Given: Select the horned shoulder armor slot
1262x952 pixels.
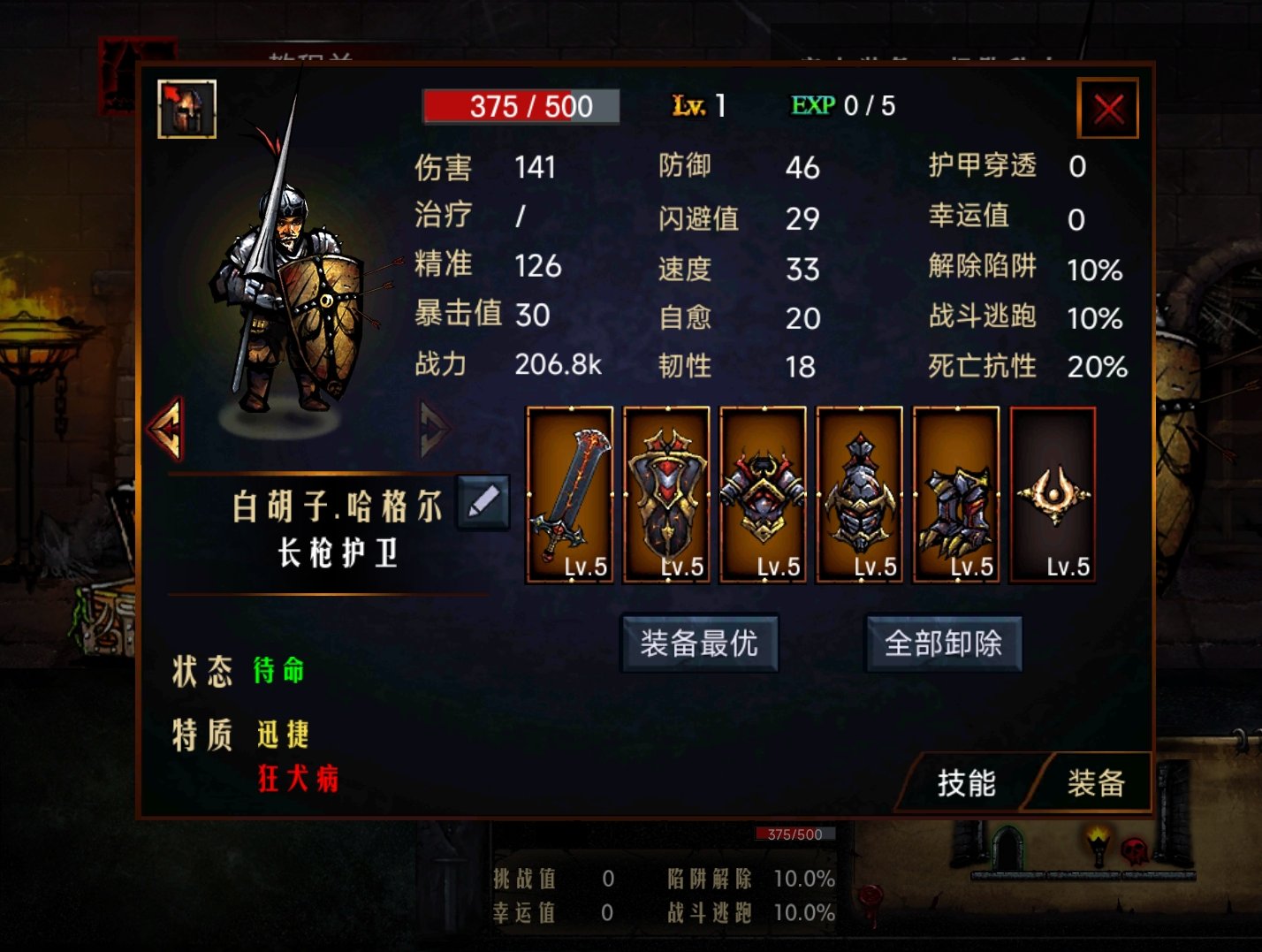Looking at the screenshot, I should pyautogui.click(x=763, y=494).
